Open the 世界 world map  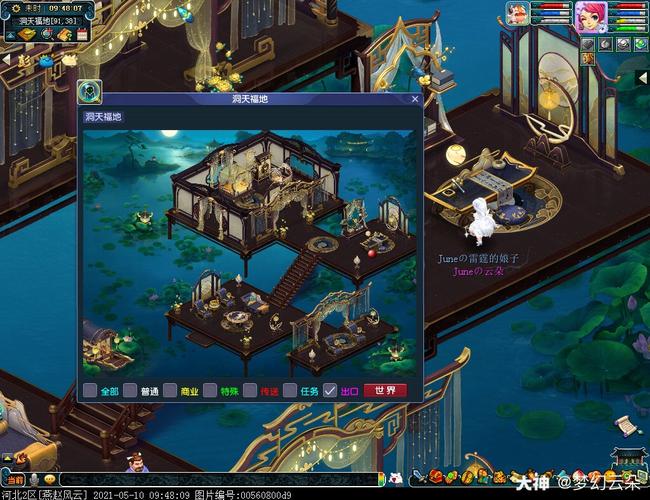(x=385, y=391)
